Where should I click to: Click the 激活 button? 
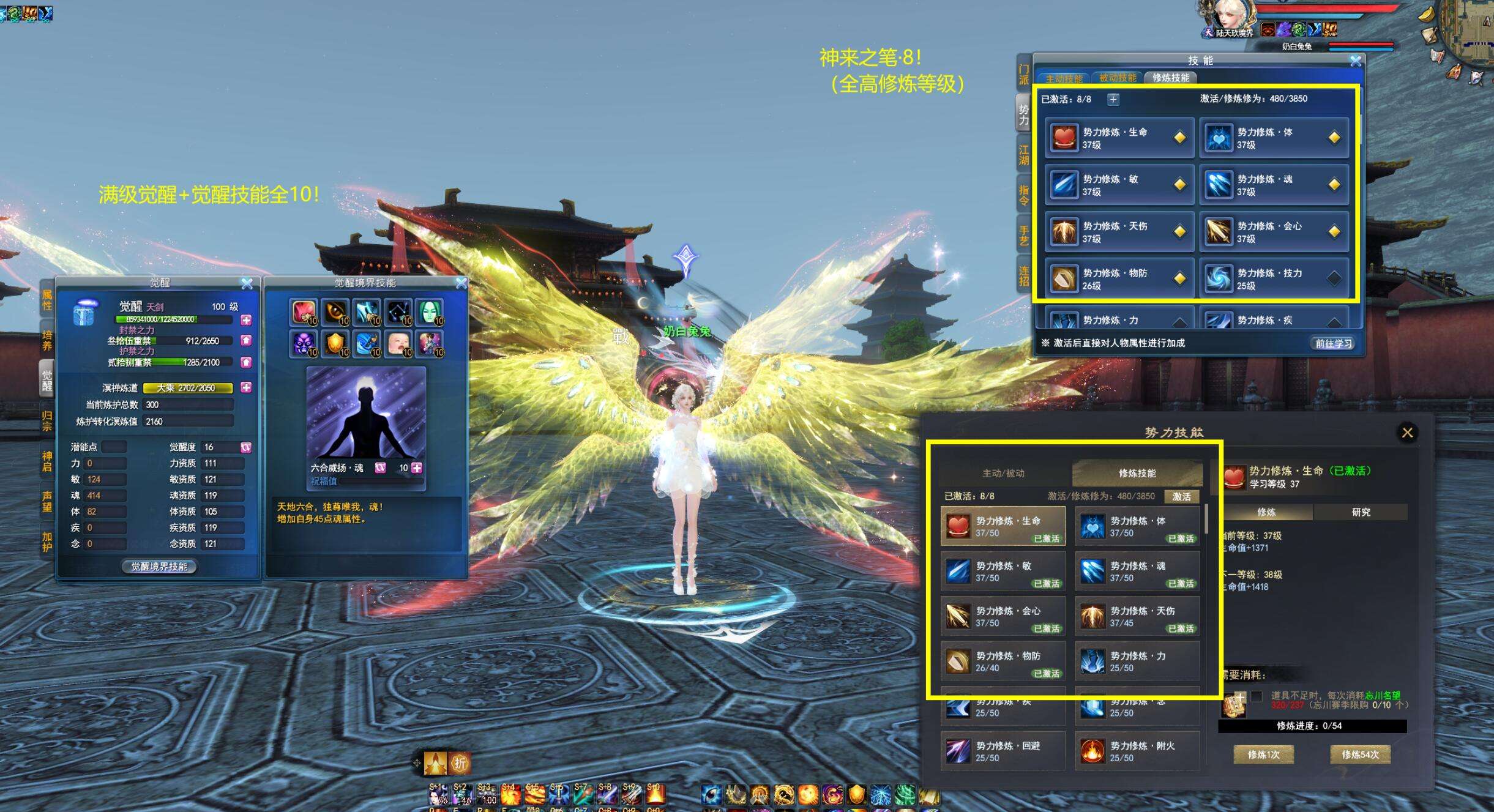click(x=1181, y=496)
